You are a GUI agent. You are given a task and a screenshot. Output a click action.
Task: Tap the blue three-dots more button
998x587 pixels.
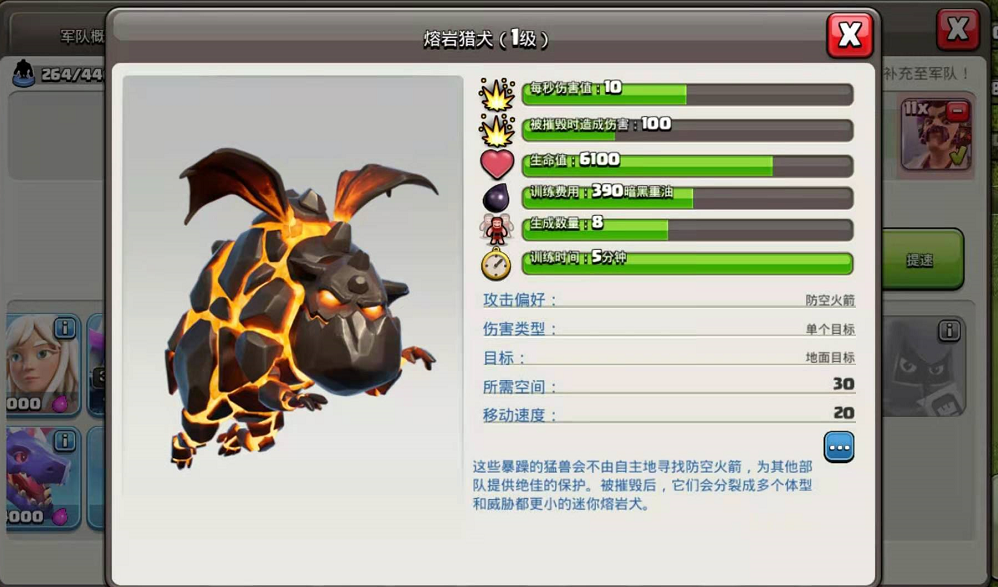click(838, 446)
